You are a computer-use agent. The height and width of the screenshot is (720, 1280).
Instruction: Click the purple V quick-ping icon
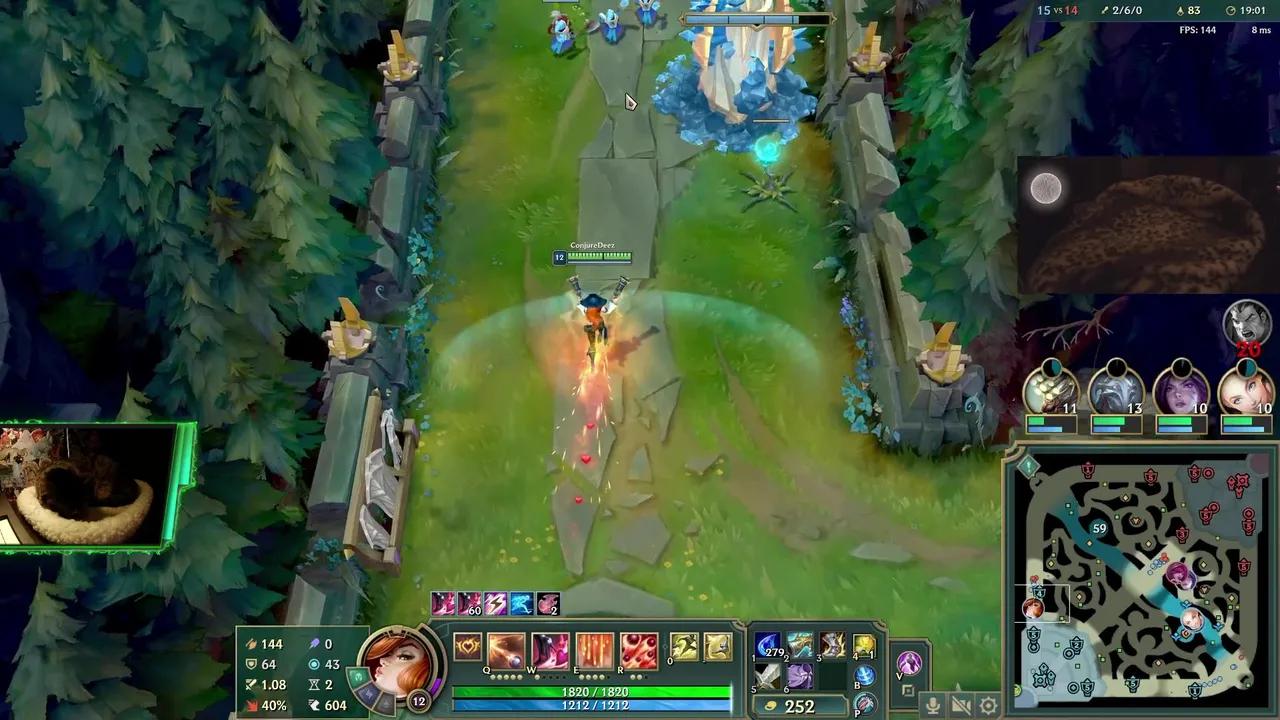(910, 663)
